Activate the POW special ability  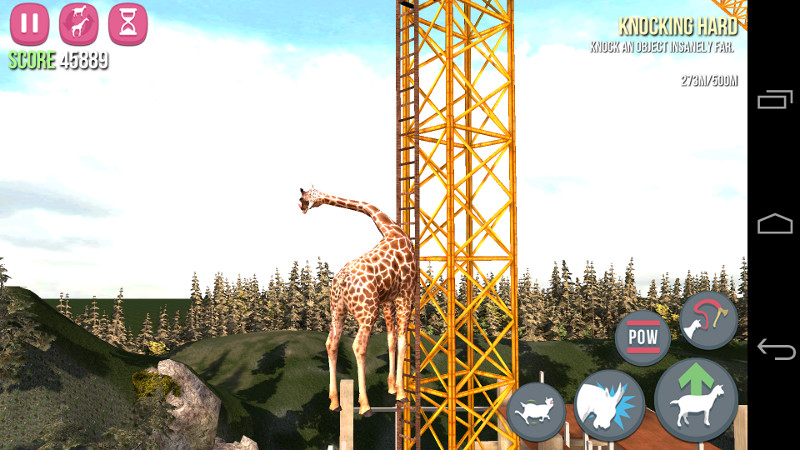coord(642,337)
